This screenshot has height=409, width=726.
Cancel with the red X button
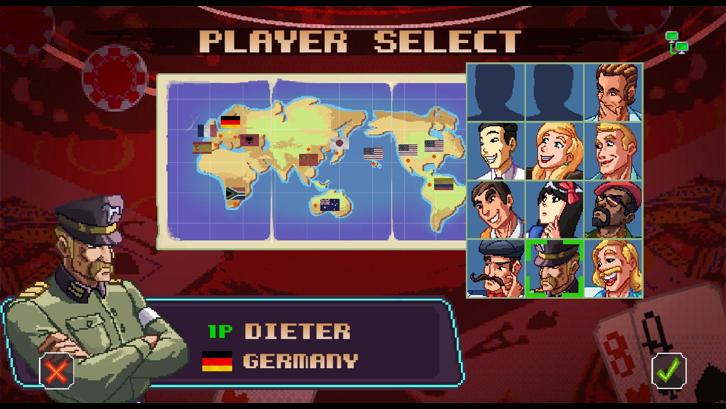[x=57, y=371]
